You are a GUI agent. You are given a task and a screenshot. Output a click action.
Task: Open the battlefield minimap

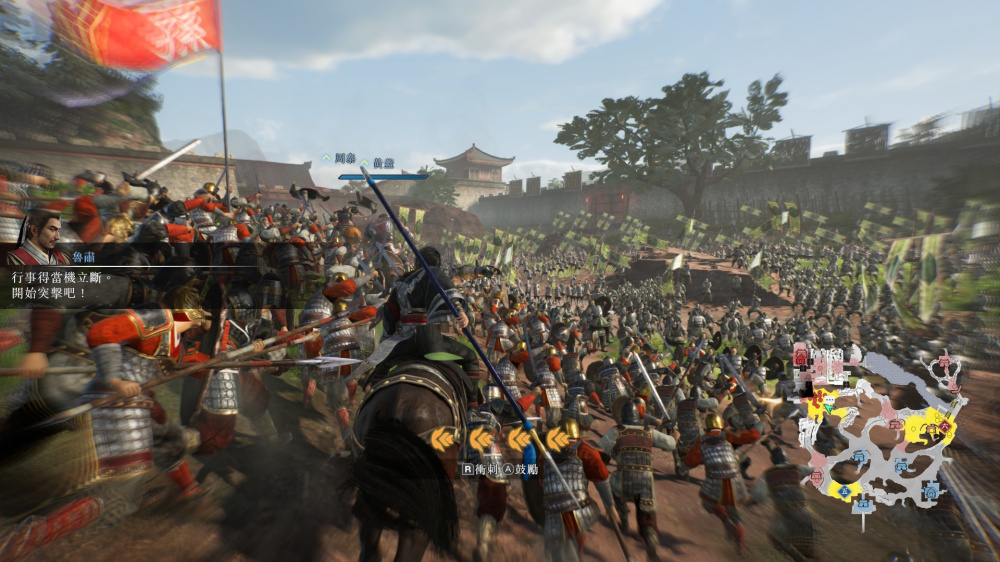click(880, 430)
